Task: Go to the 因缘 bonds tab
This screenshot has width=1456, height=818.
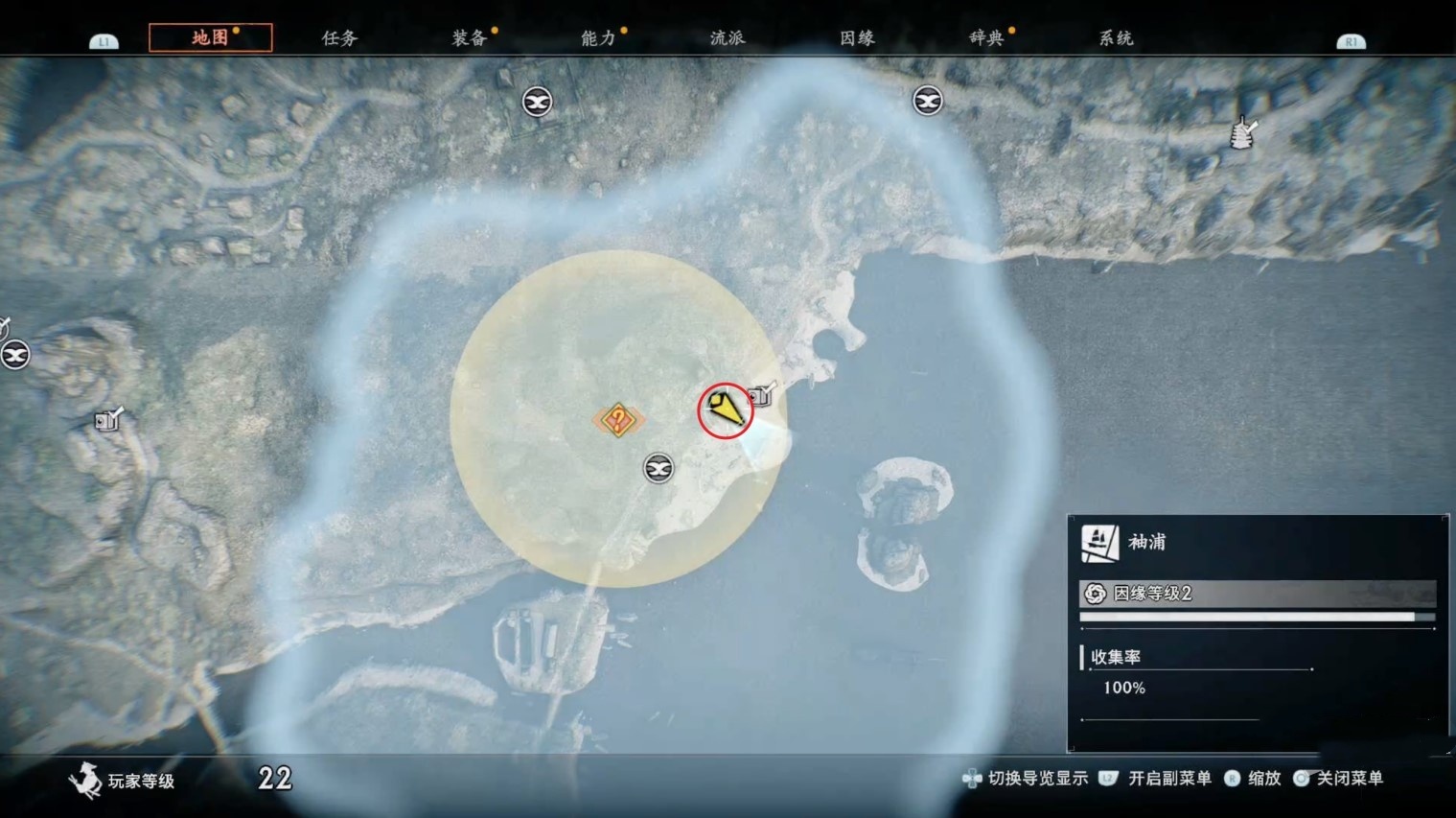Action: pyautogui.click(x=857, y=37)
